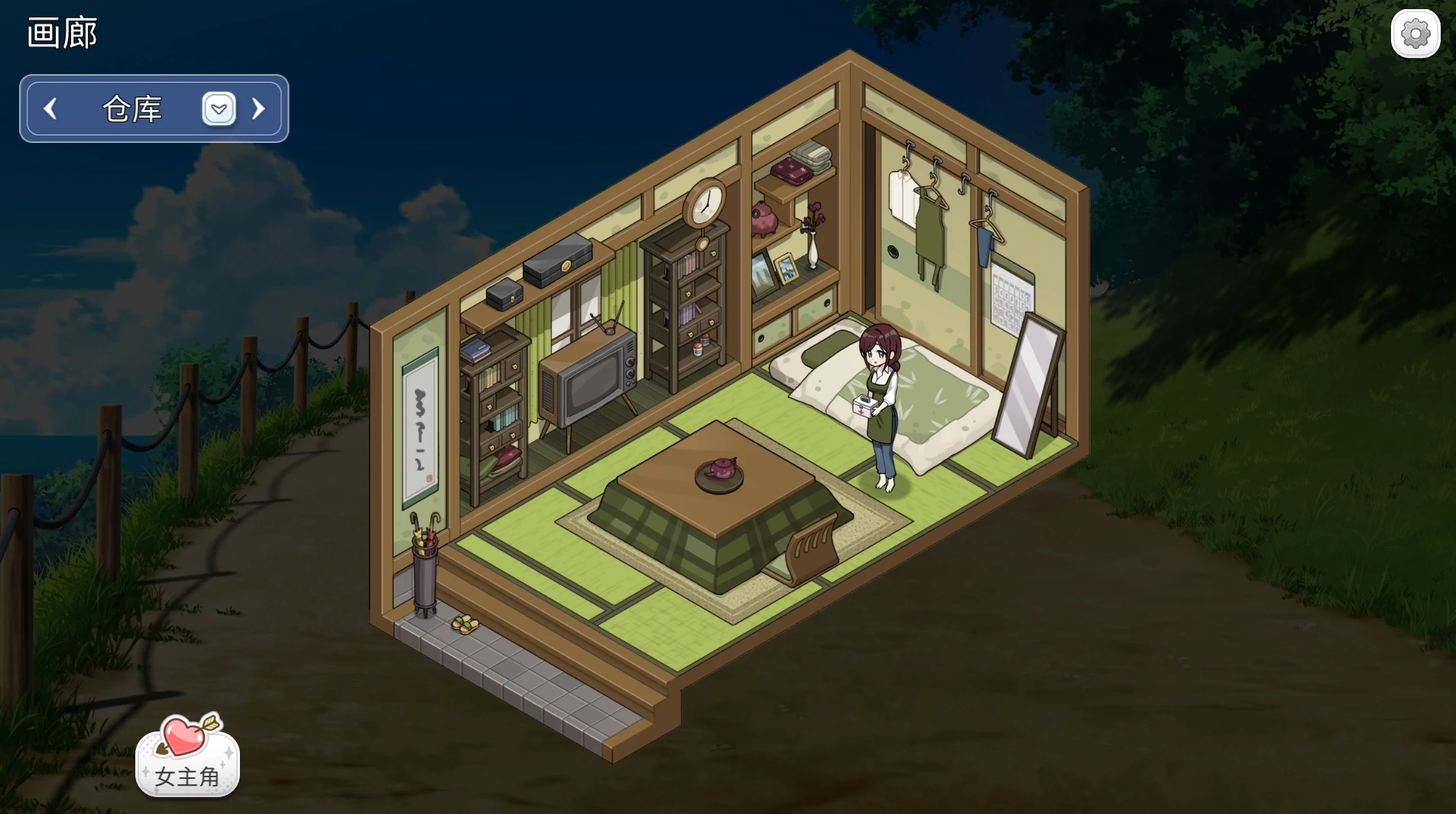
Task: Go to the next gallery room
Action: 258,109
